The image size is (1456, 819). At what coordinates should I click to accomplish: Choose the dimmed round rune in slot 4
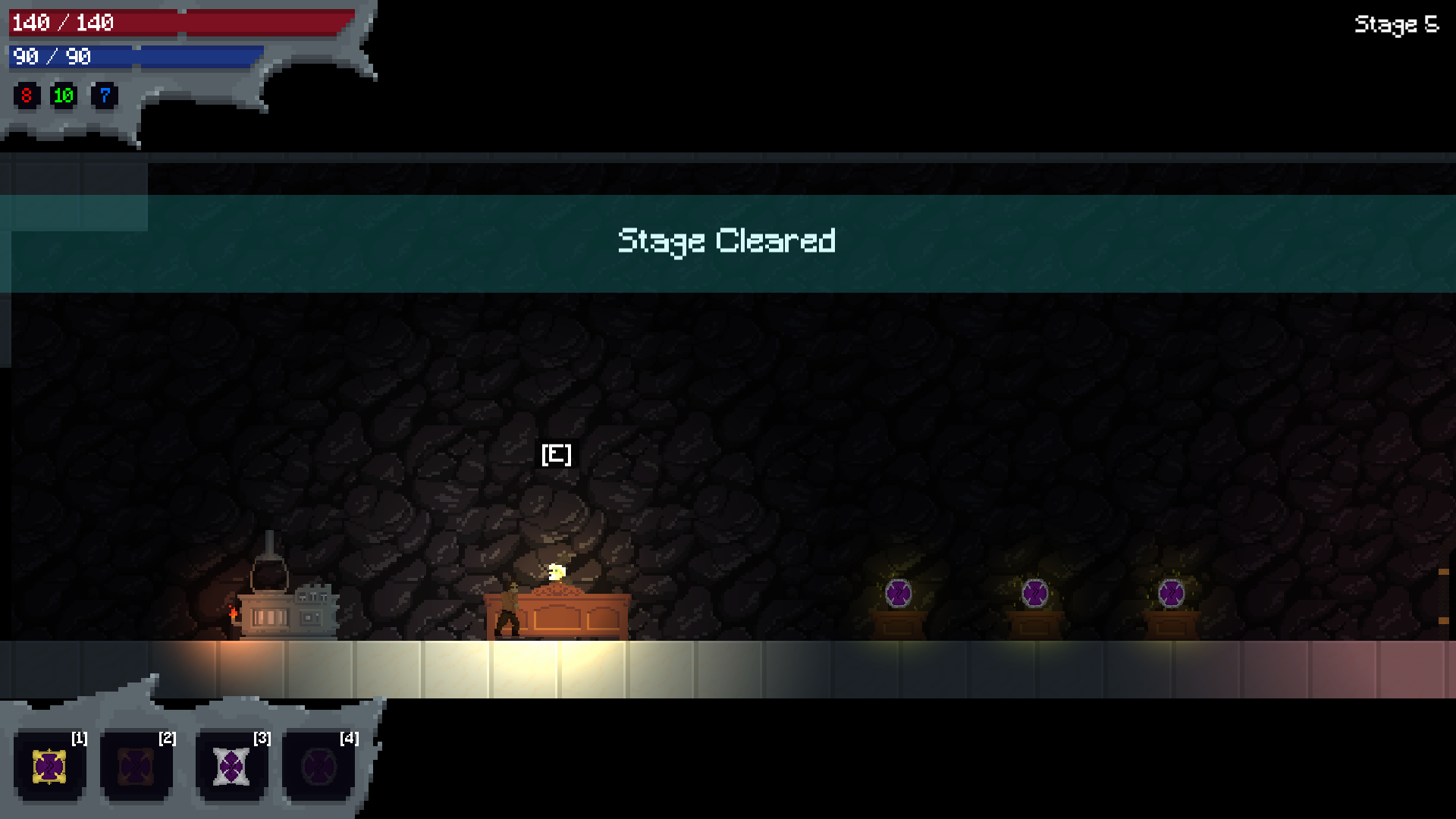[318, 767]
